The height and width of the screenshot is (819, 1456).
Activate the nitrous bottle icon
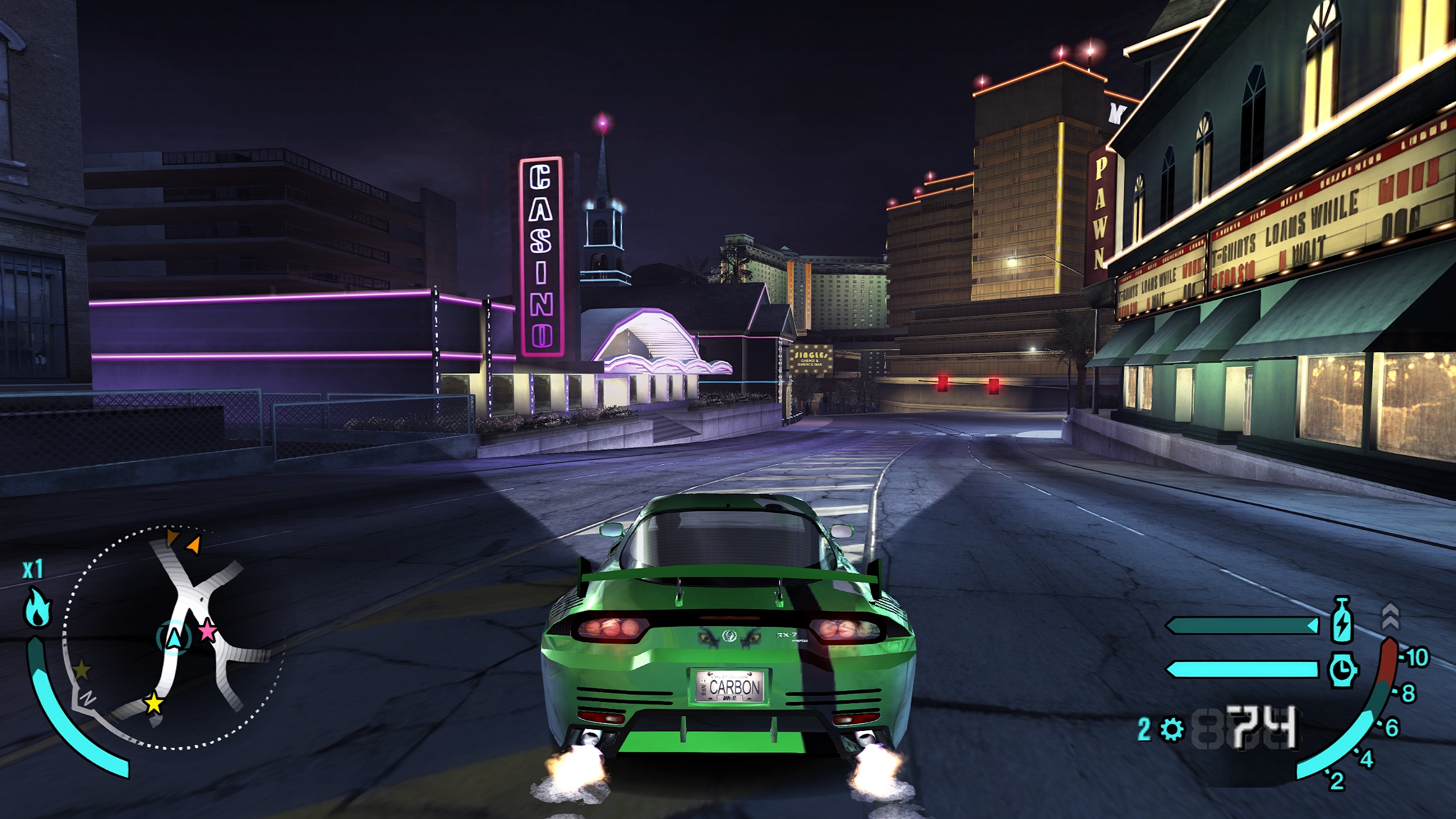tap(1342, 619)
